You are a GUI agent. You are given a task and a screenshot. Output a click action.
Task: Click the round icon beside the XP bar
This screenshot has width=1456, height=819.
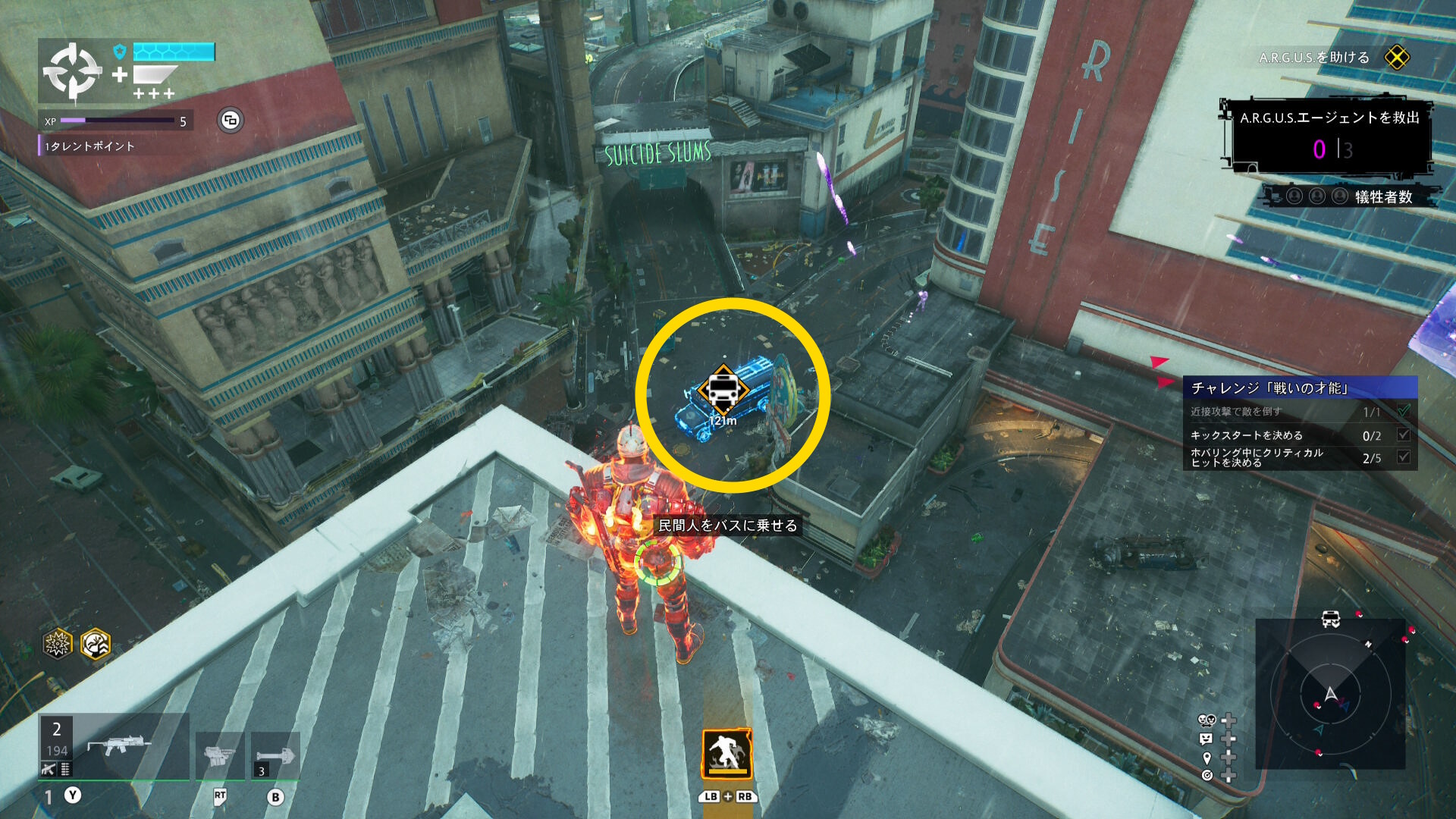231,120
